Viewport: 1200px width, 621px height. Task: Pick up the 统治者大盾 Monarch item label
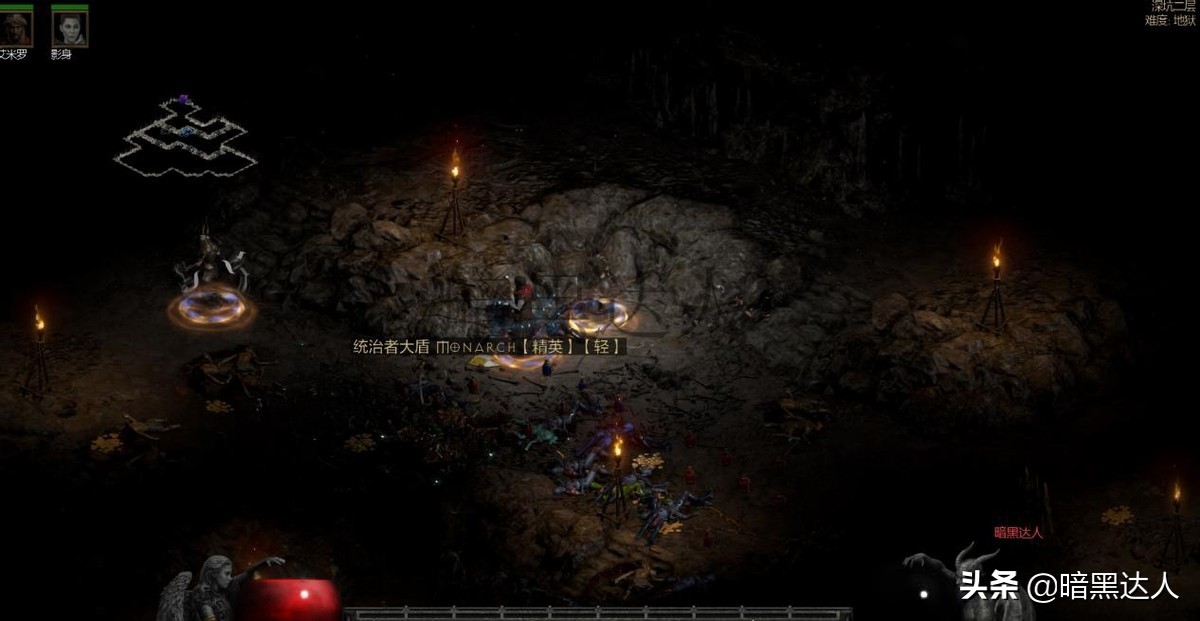(489, 347)
